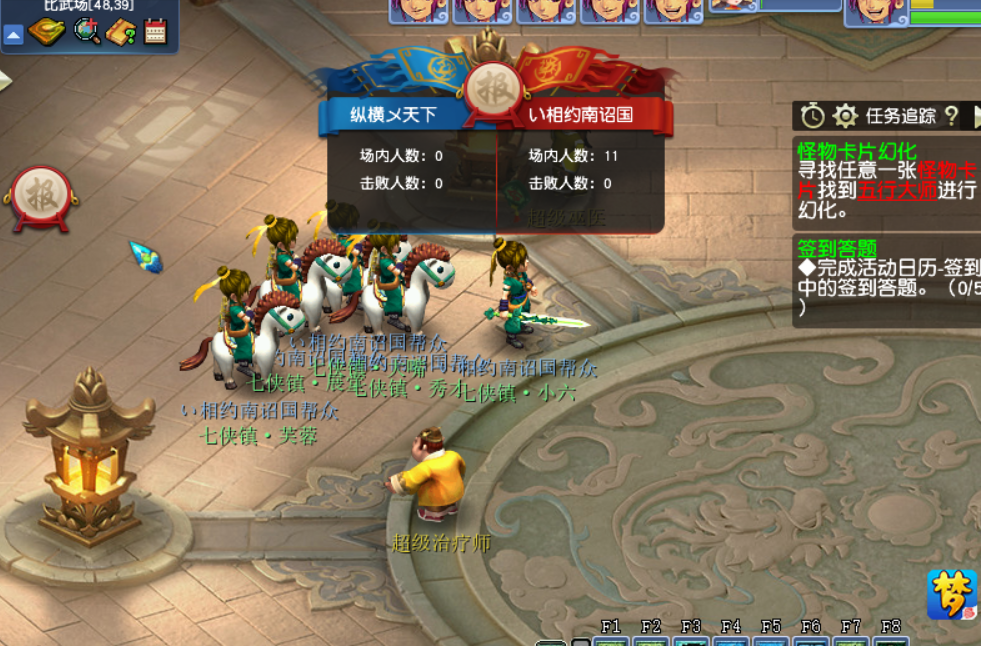Viewport: 981px width, 646px height.
Task: Open quest tracker settings gear
Action: click(x=845, y=116)
